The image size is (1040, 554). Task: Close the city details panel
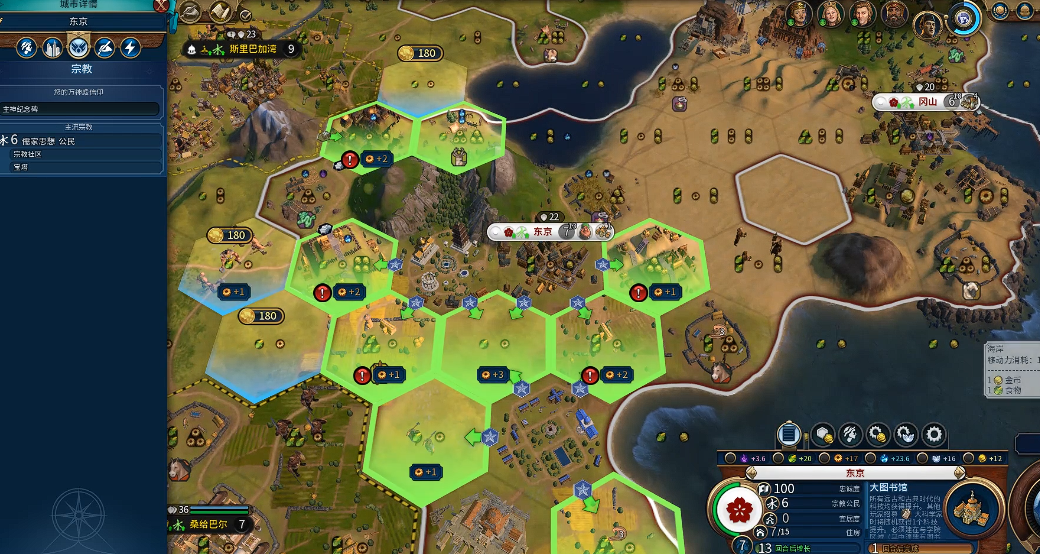coord(160,5)
